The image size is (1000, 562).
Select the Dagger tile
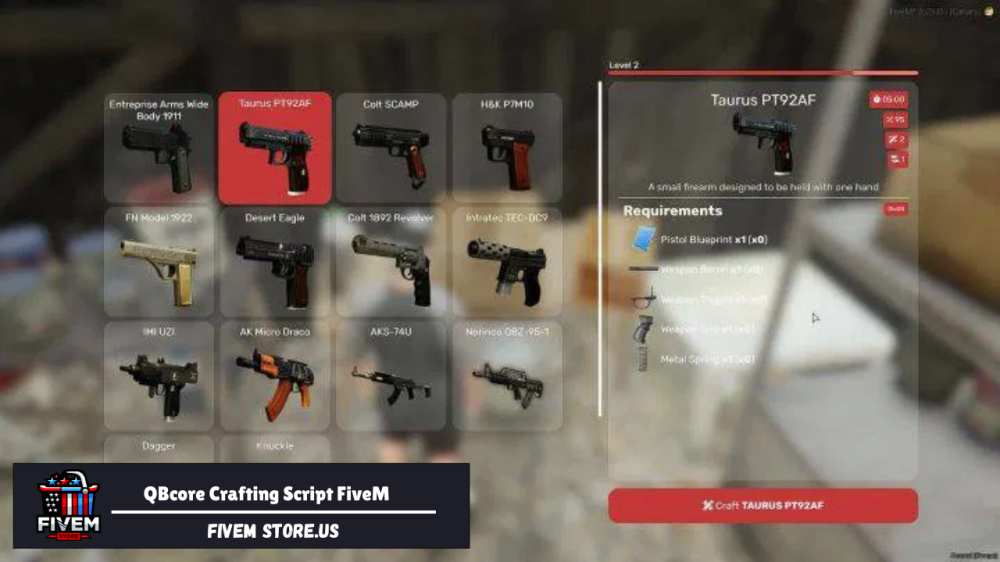coord(159,448)
